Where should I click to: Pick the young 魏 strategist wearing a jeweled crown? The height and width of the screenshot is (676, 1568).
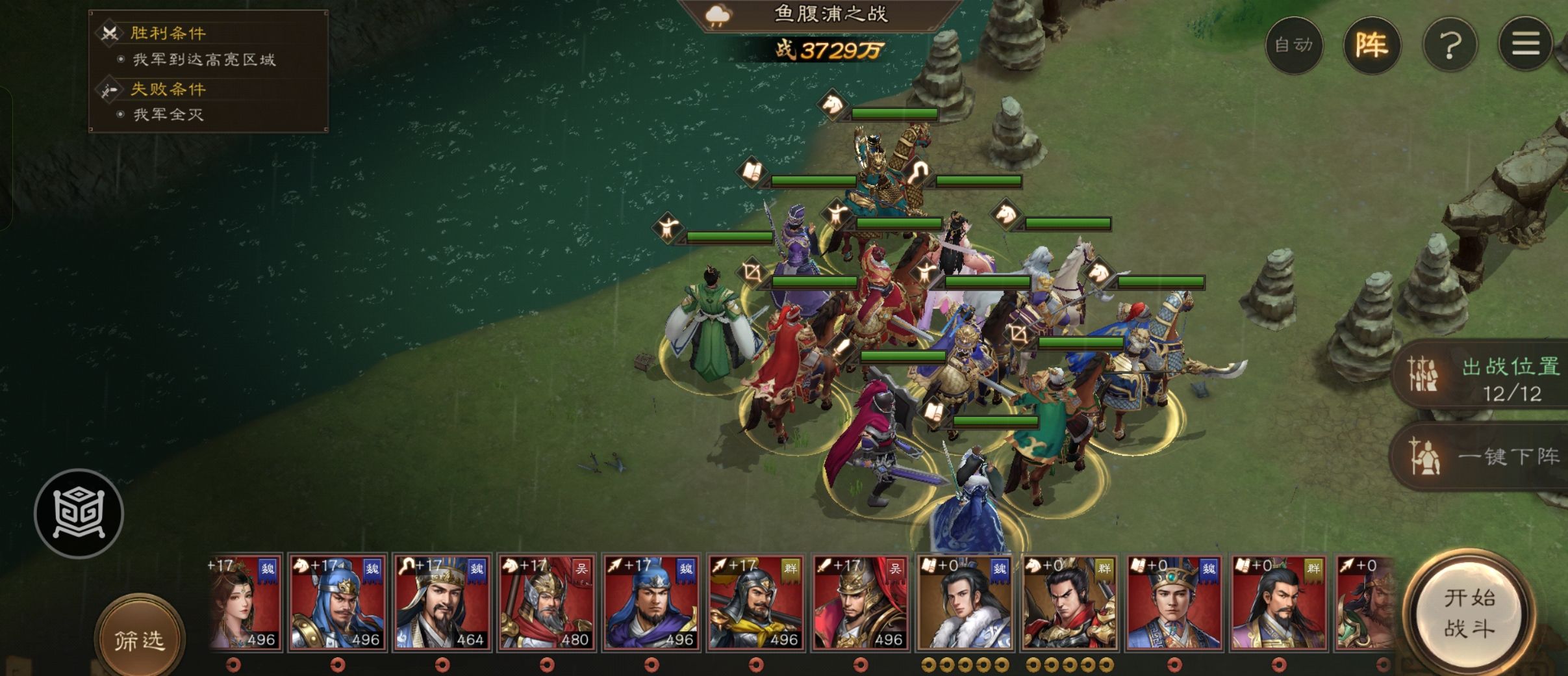click(x=1174, y=603)
